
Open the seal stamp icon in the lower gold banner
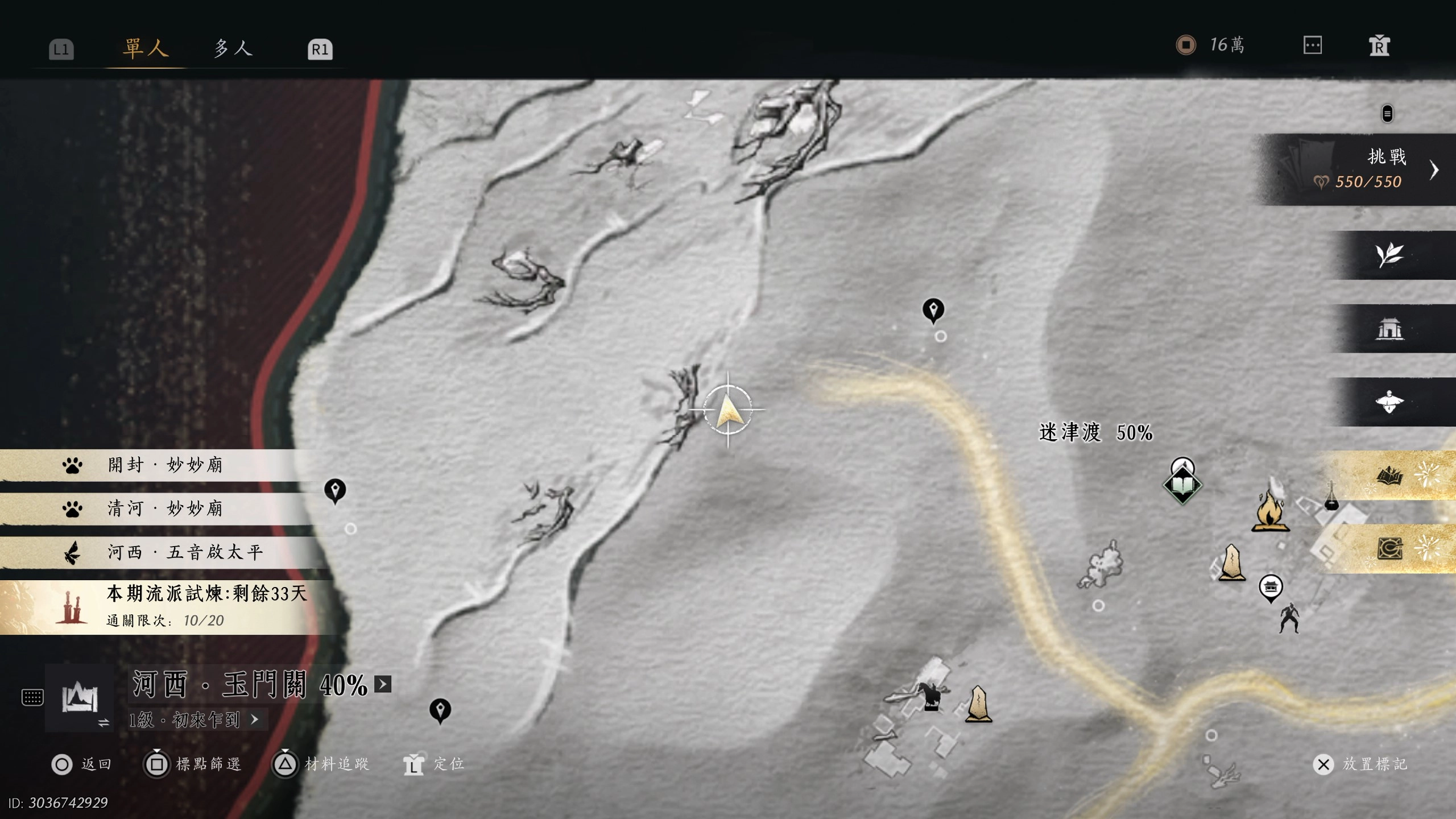tap(1390, 548)
